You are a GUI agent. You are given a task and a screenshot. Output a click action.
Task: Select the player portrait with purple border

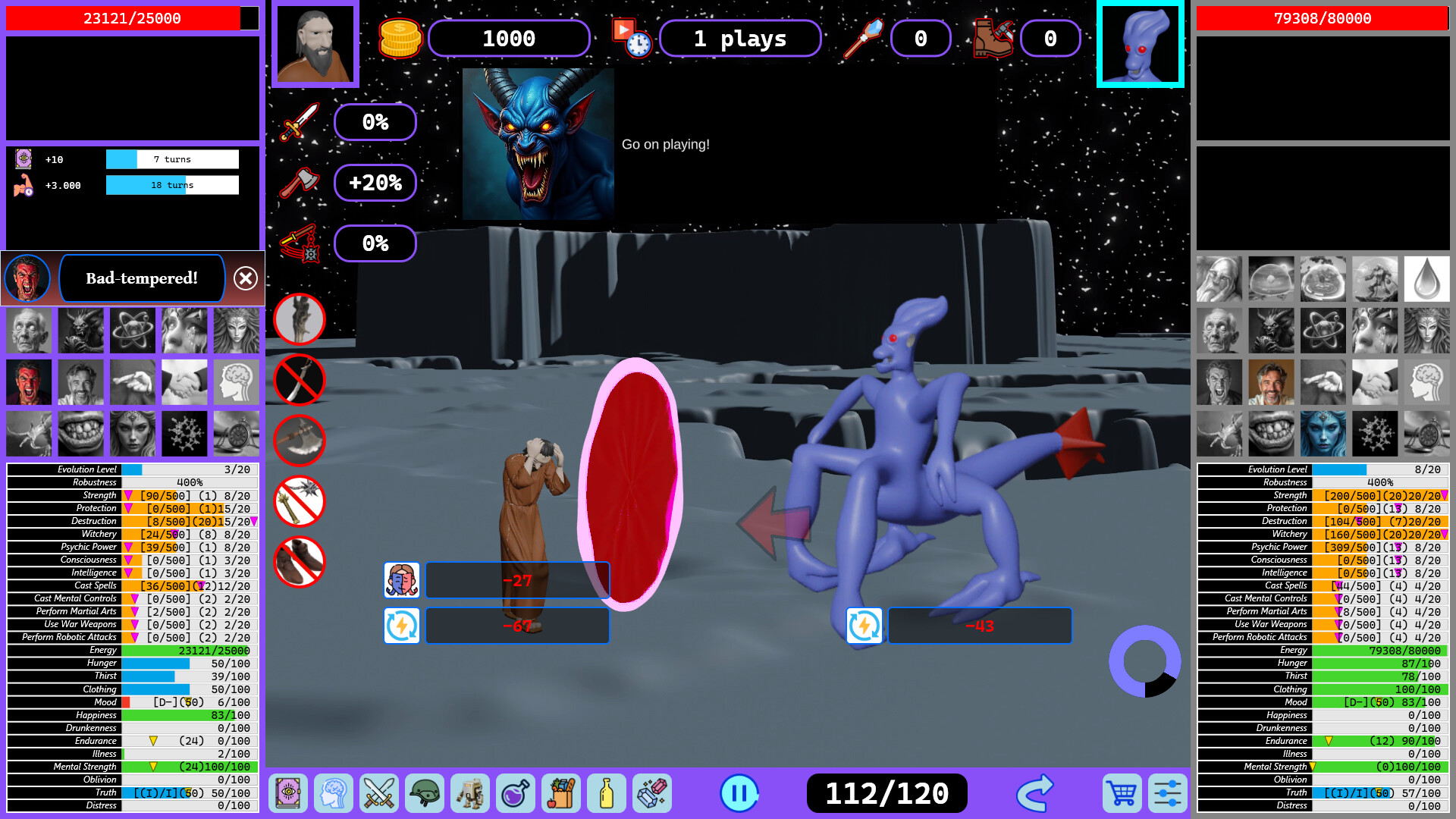(315, 43)
